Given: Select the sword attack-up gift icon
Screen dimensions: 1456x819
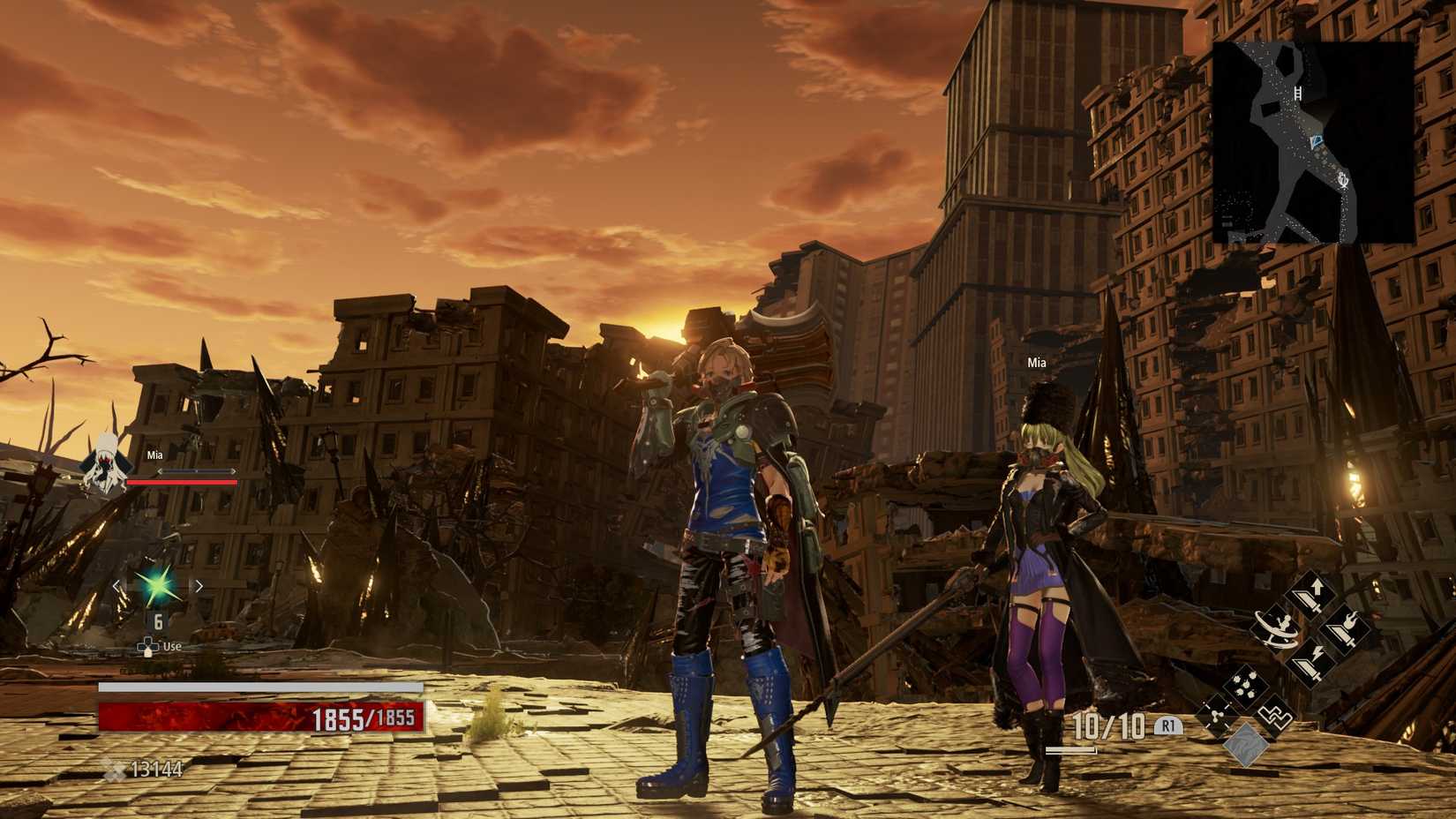Looking at the screenshot, I should tap(1312, 596).
